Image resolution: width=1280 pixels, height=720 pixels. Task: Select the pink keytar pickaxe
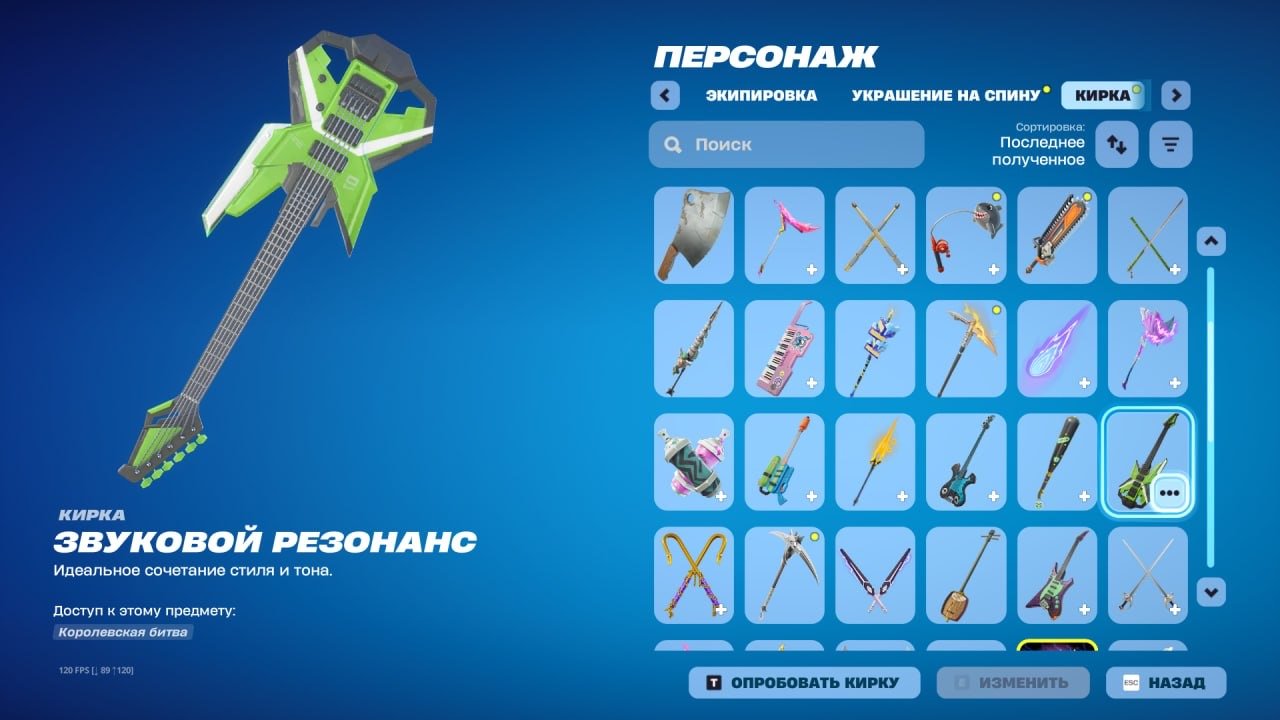pyautogui.click(x=785, y=349)
